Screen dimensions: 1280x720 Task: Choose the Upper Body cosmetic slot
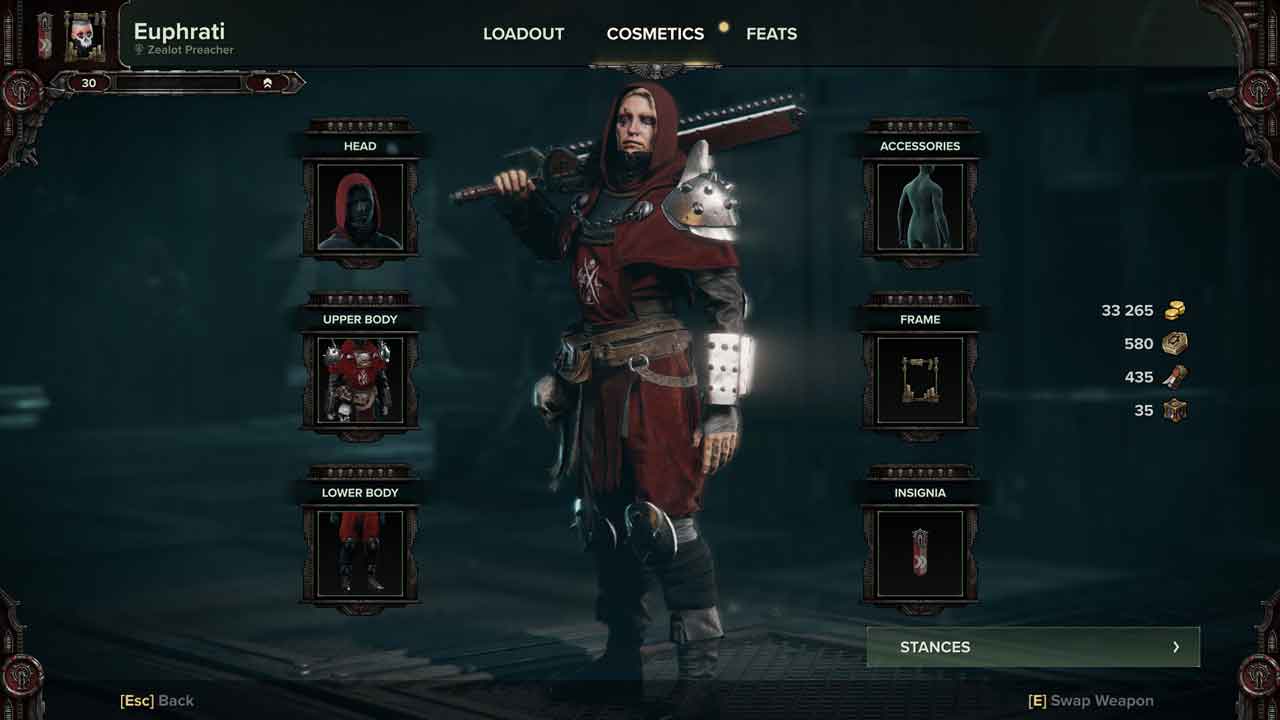click(360, 380)
